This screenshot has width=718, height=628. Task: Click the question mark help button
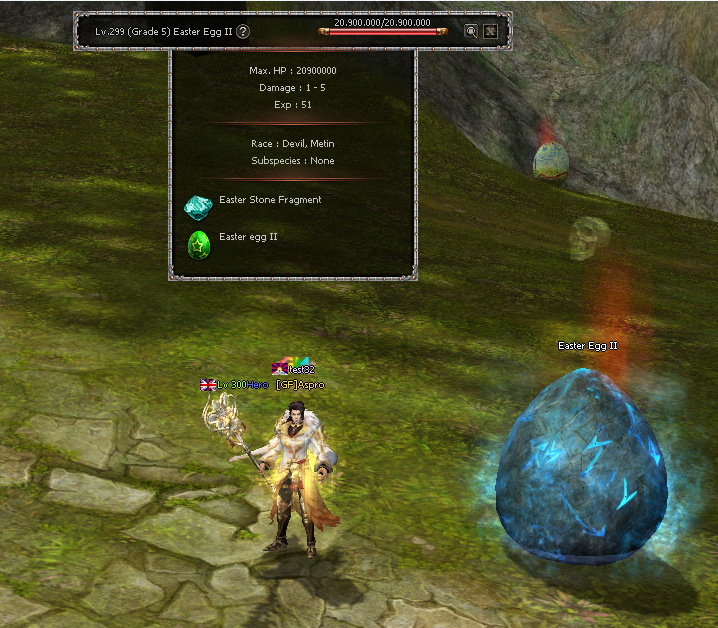[x=243, y=32]
